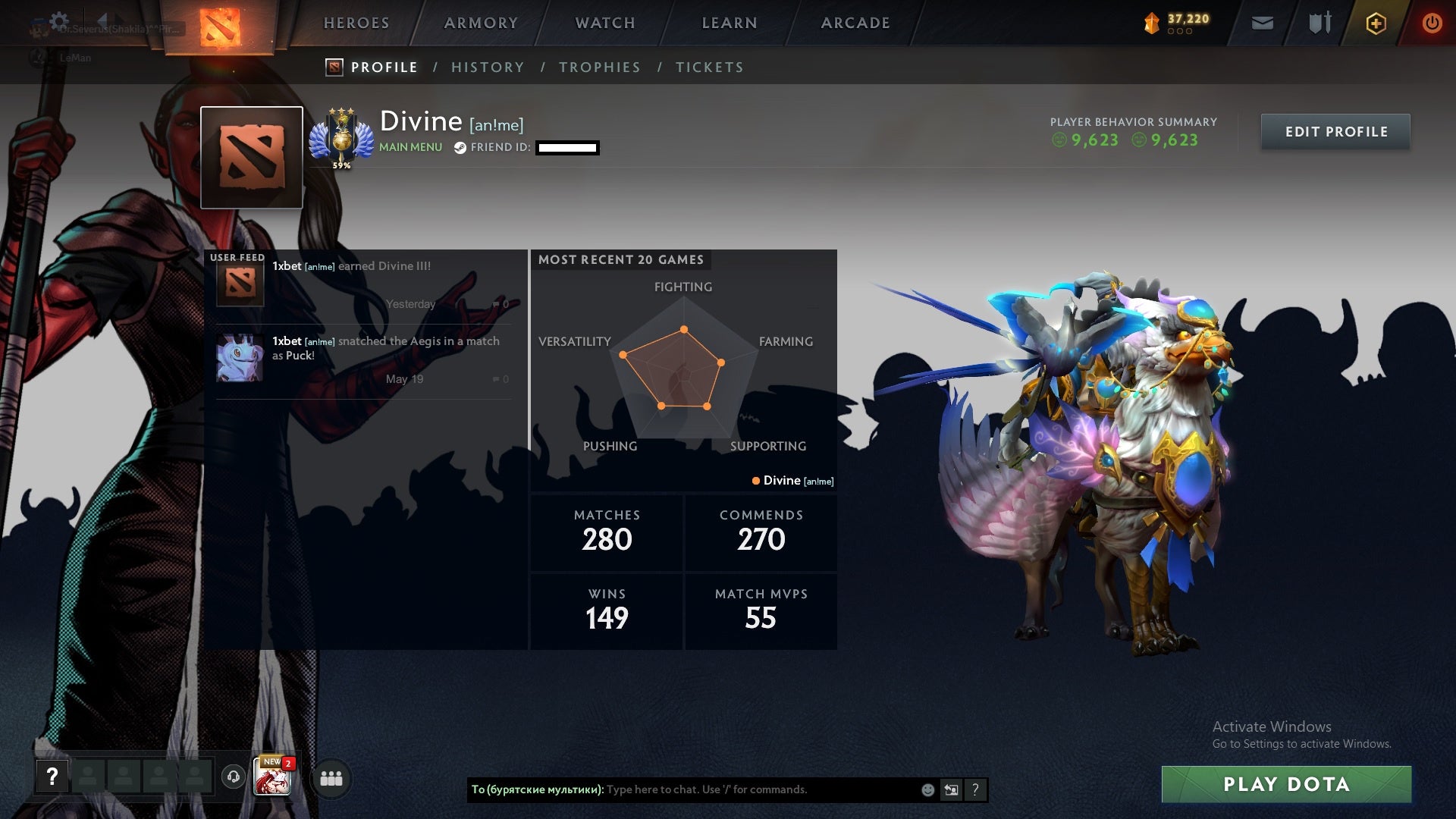
Task: Open the party question mark slot
Action: point(52,777)
